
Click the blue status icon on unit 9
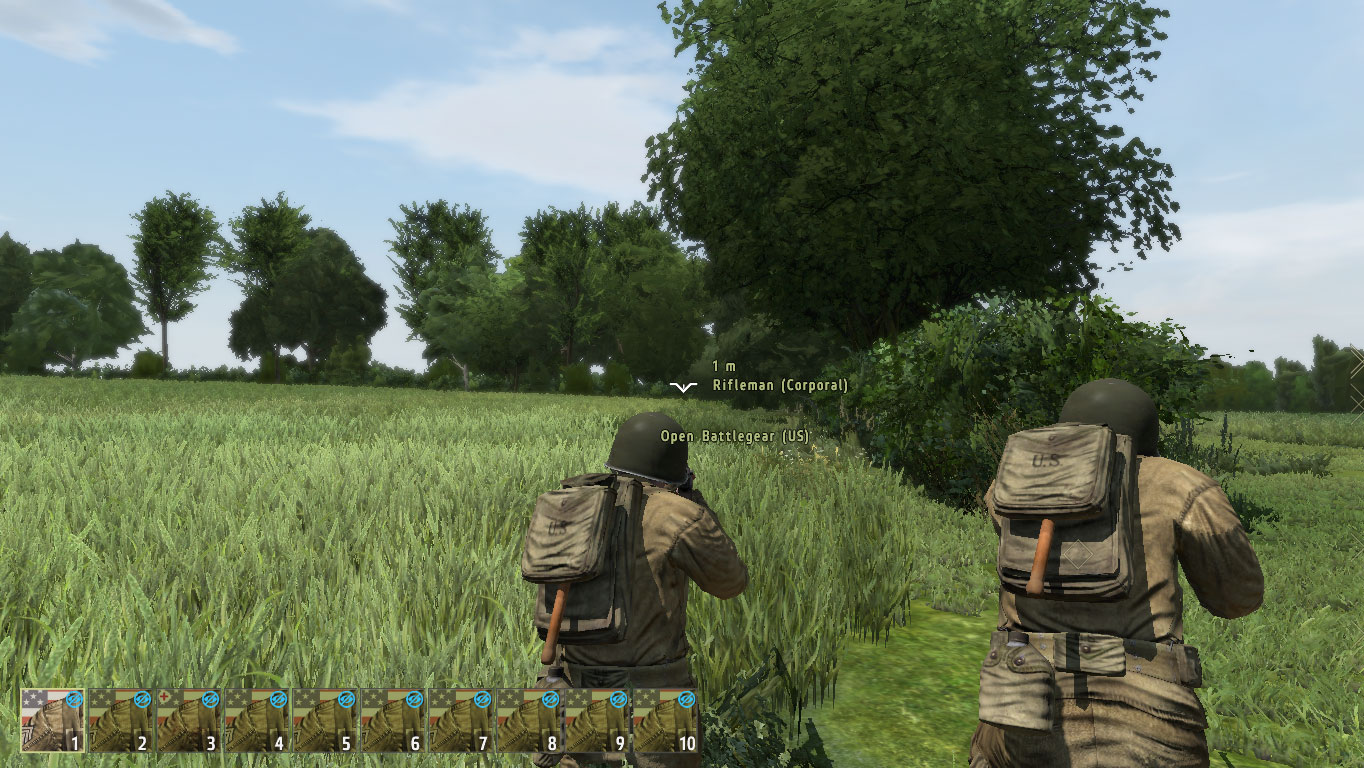click(618, 699)
